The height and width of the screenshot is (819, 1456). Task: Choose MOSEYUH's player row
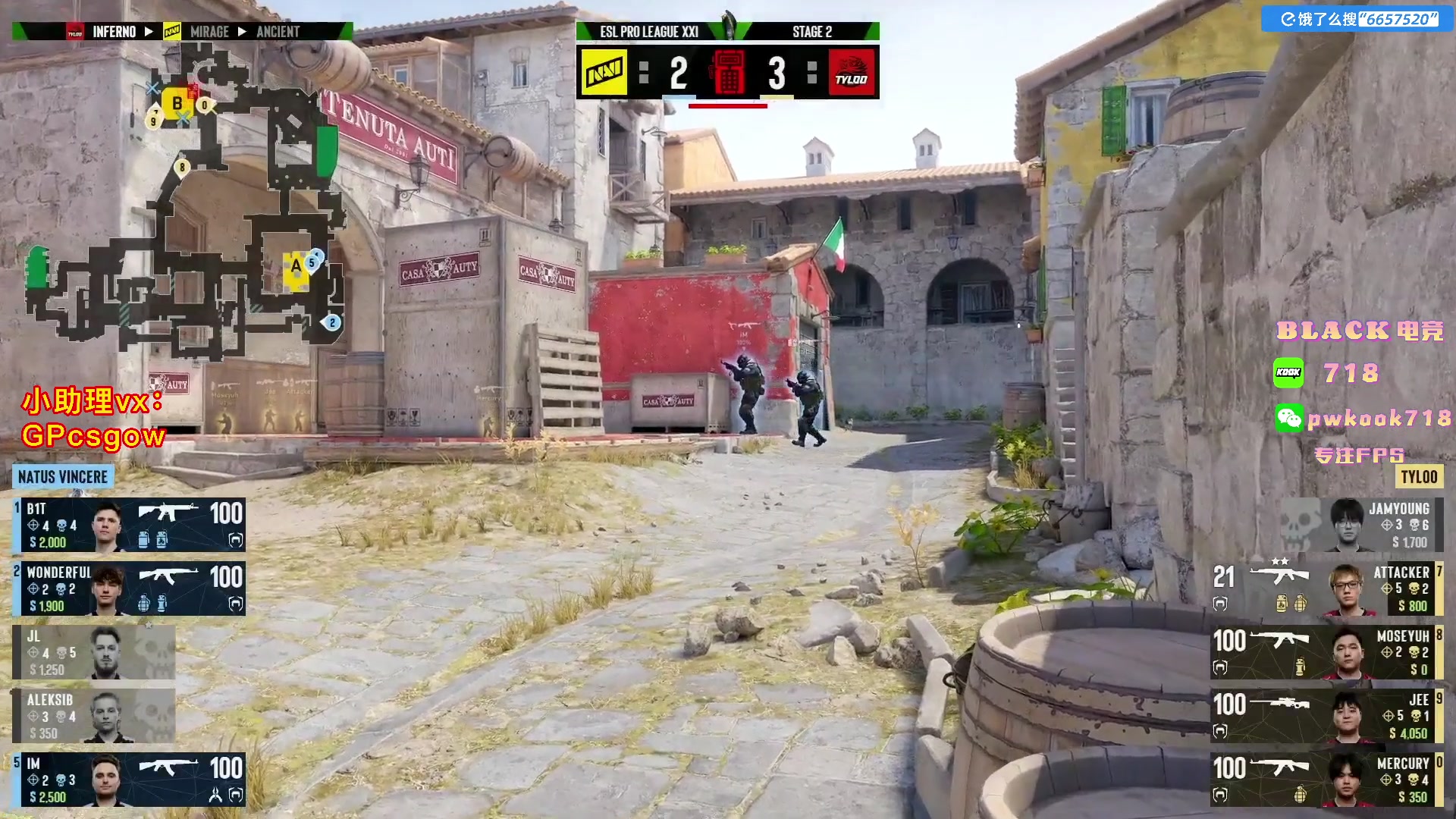tap(1326, 652)
